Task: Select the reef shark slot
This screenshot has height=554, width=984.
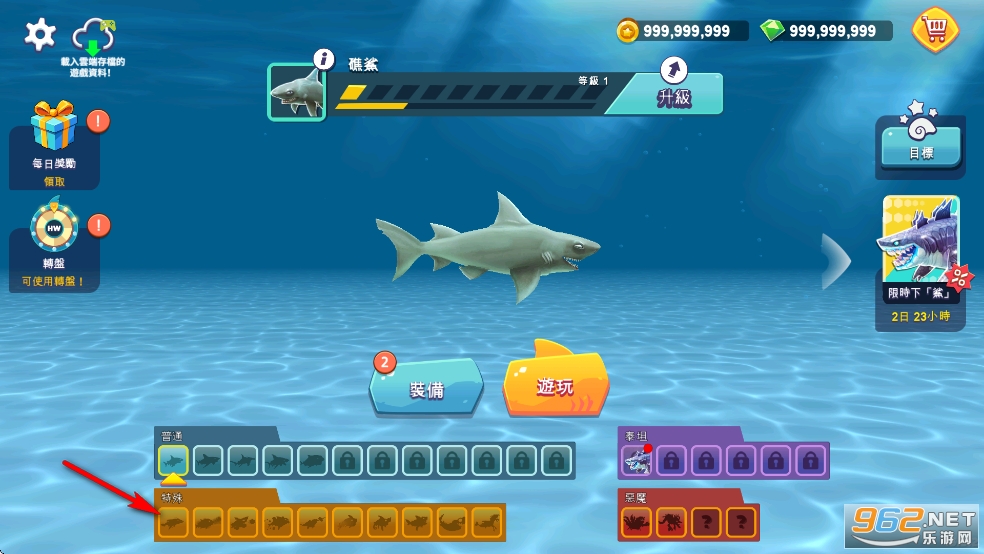Action: (173, 460)
